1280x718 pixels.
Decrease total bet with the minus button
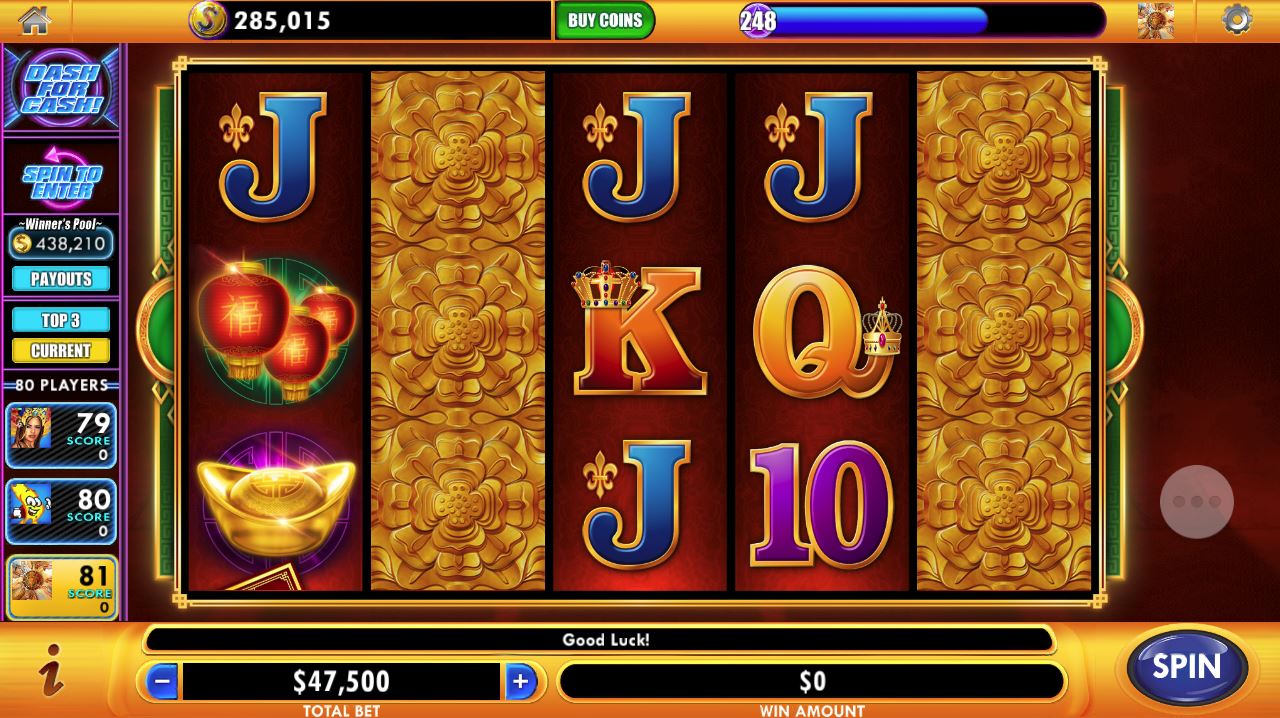tap(162, 682)
